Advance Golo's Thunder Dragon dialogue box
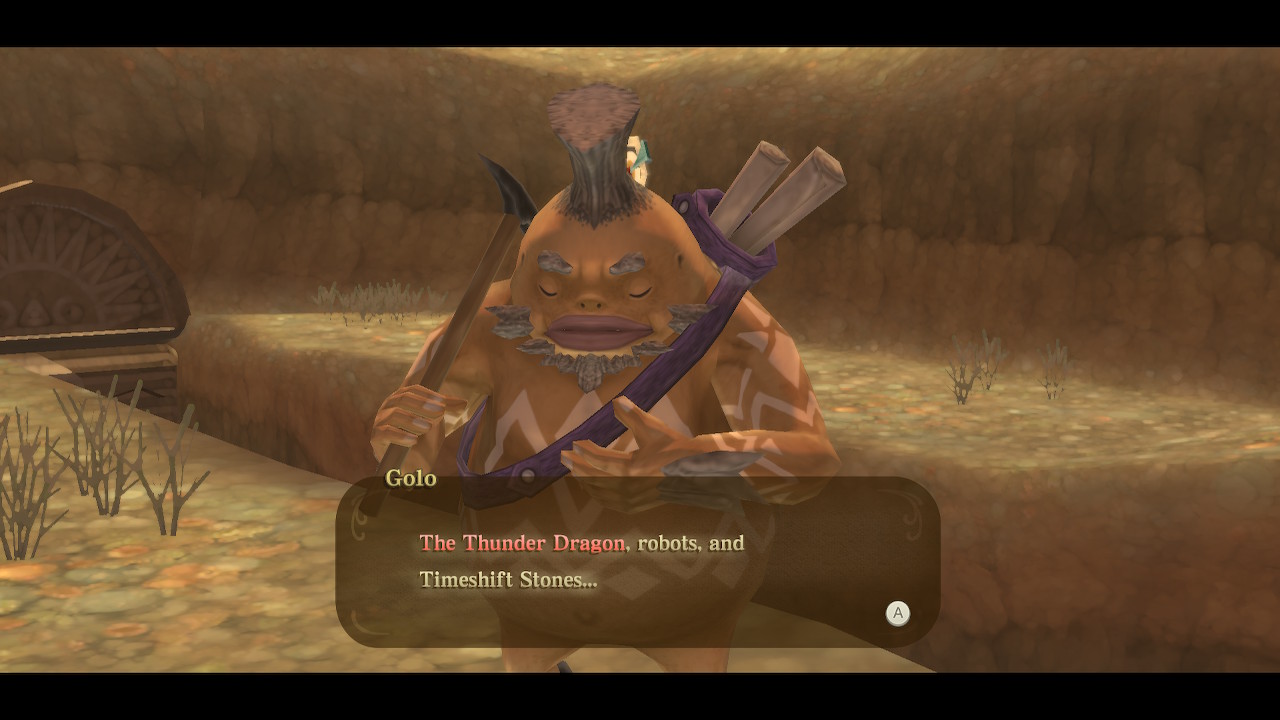Viewport: 1280px width, 720px height. click(x=897, y=613)
